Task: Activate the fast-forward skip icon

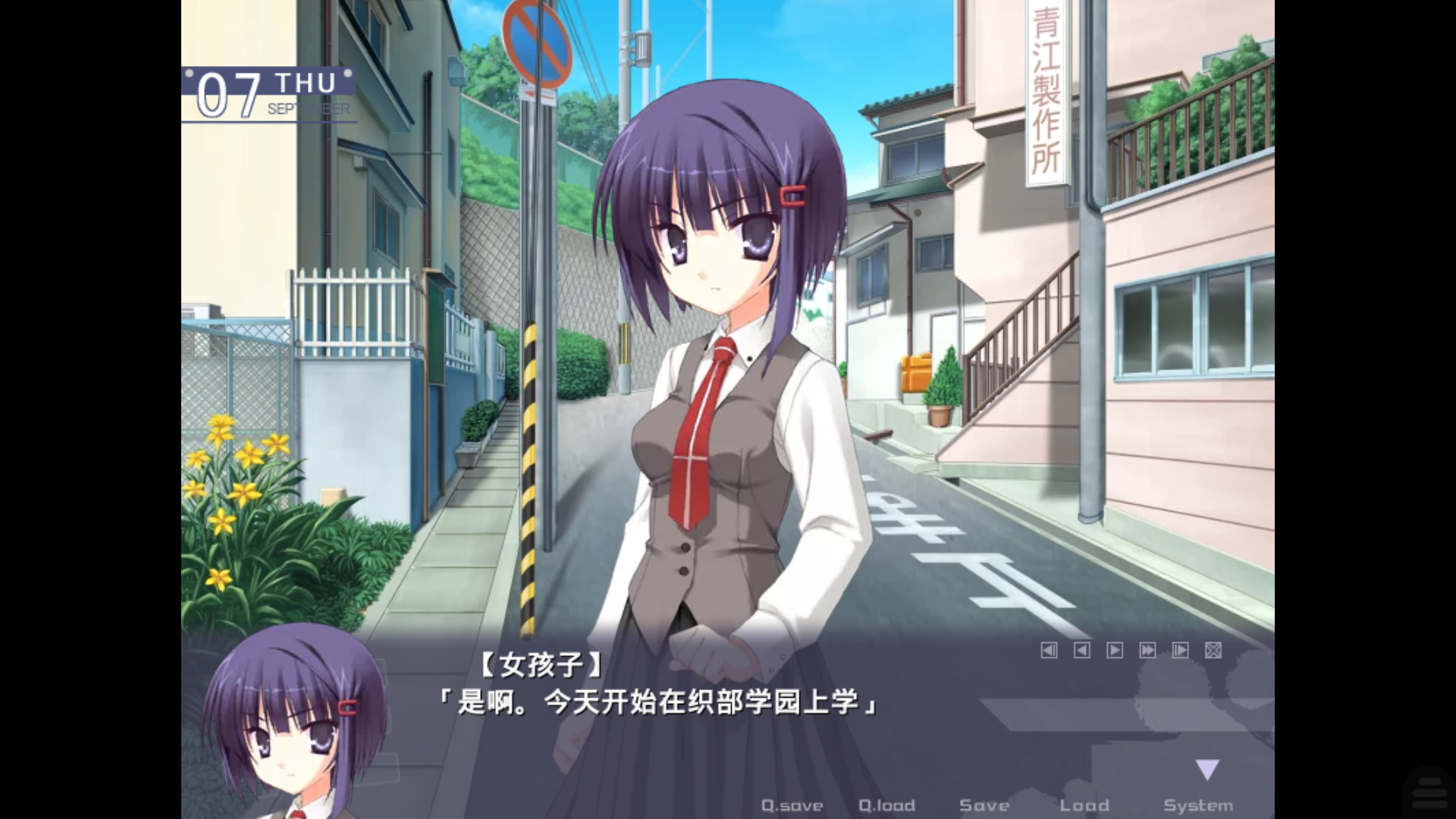Action: click(x=1147, y=651)
